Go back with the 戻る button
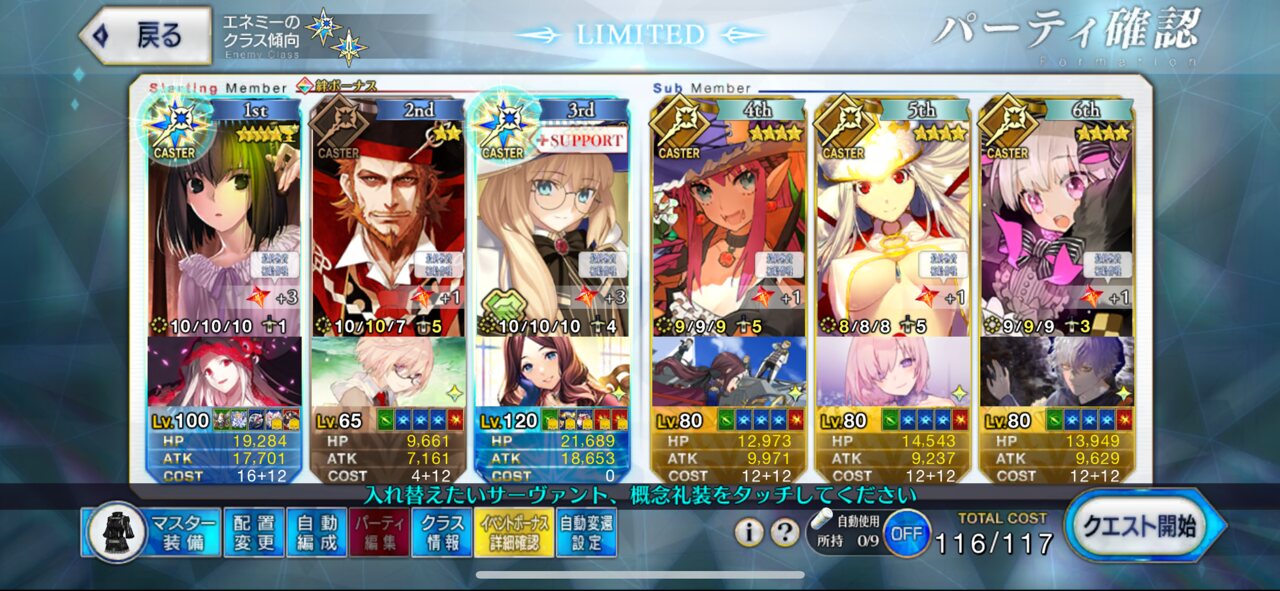The width and height of the screenshot is (1280, 591). (146, 36)
